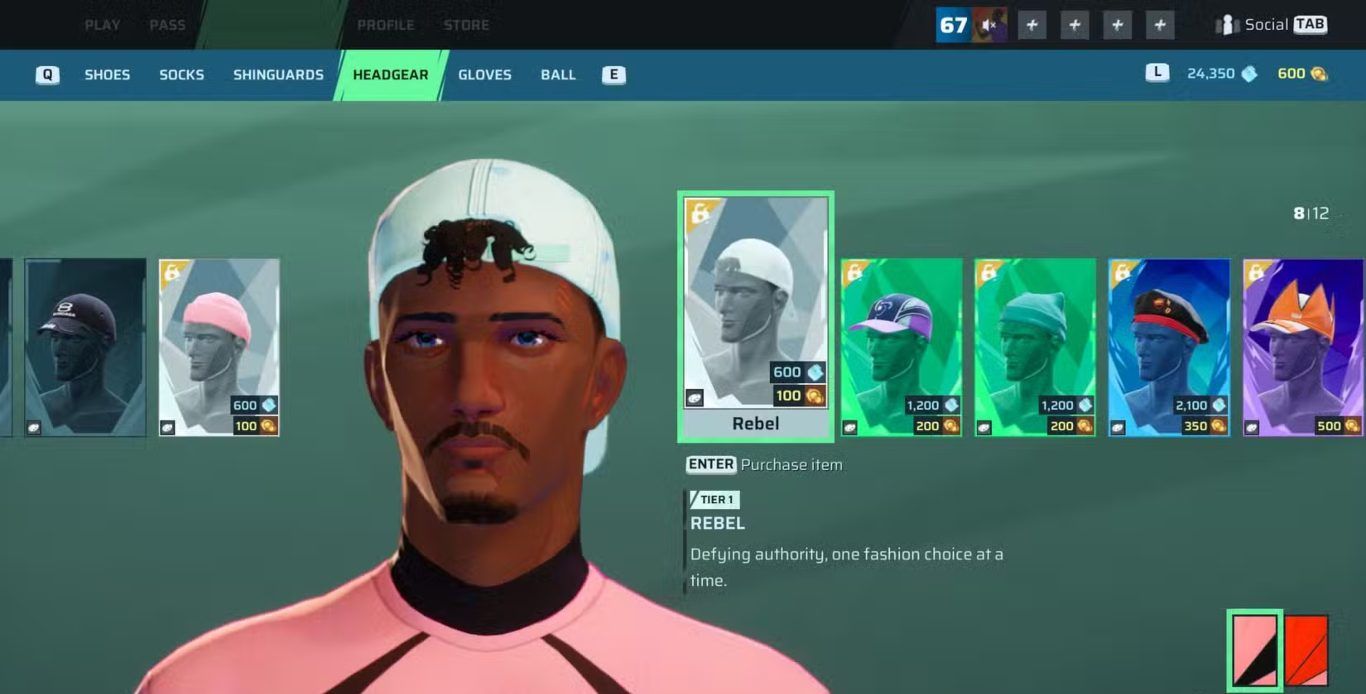Choose the red kit color swatch
Screen dimensions: 1366x694
1306,650
